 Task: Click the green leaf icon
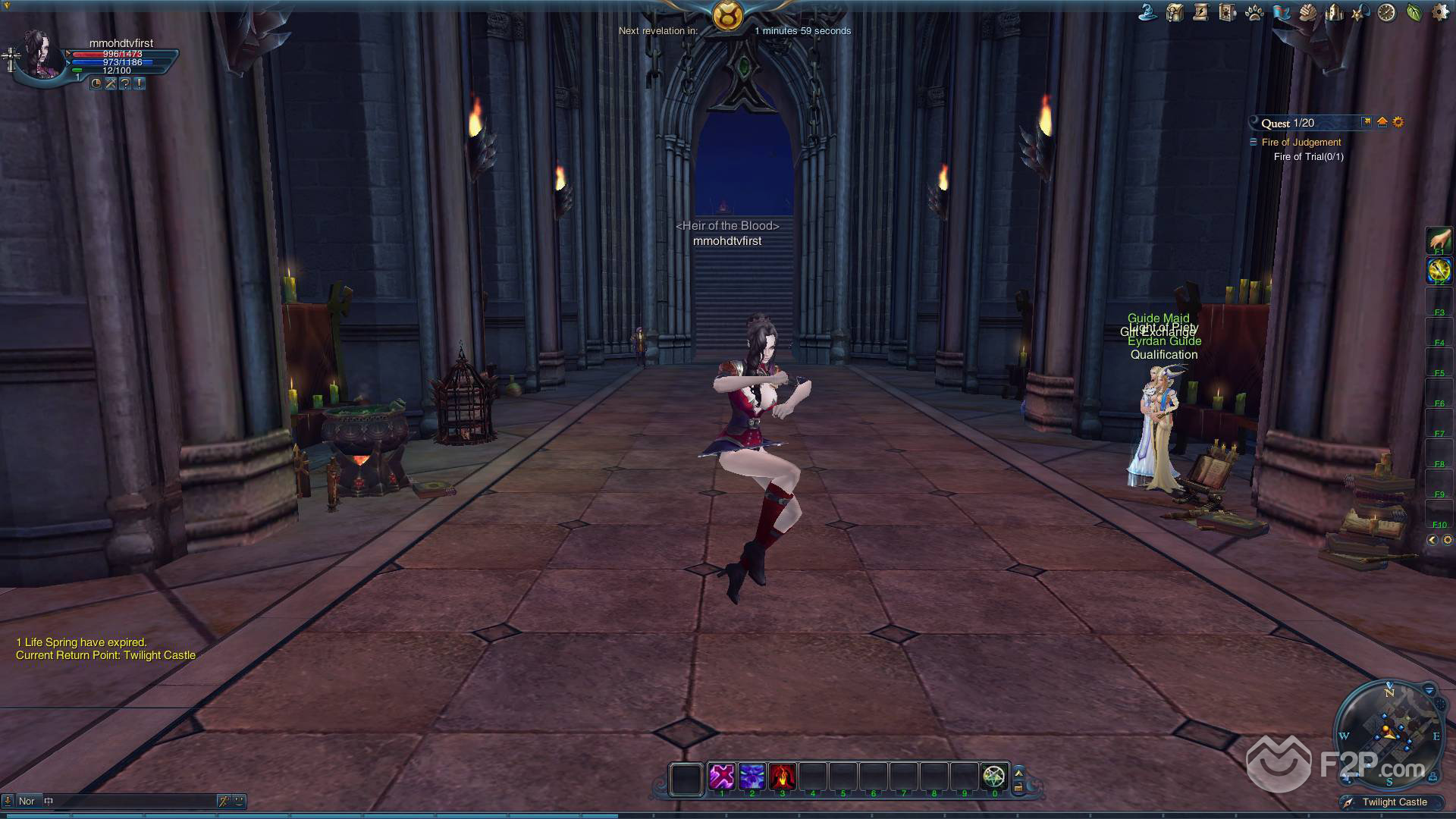(x=1414, y=12)
